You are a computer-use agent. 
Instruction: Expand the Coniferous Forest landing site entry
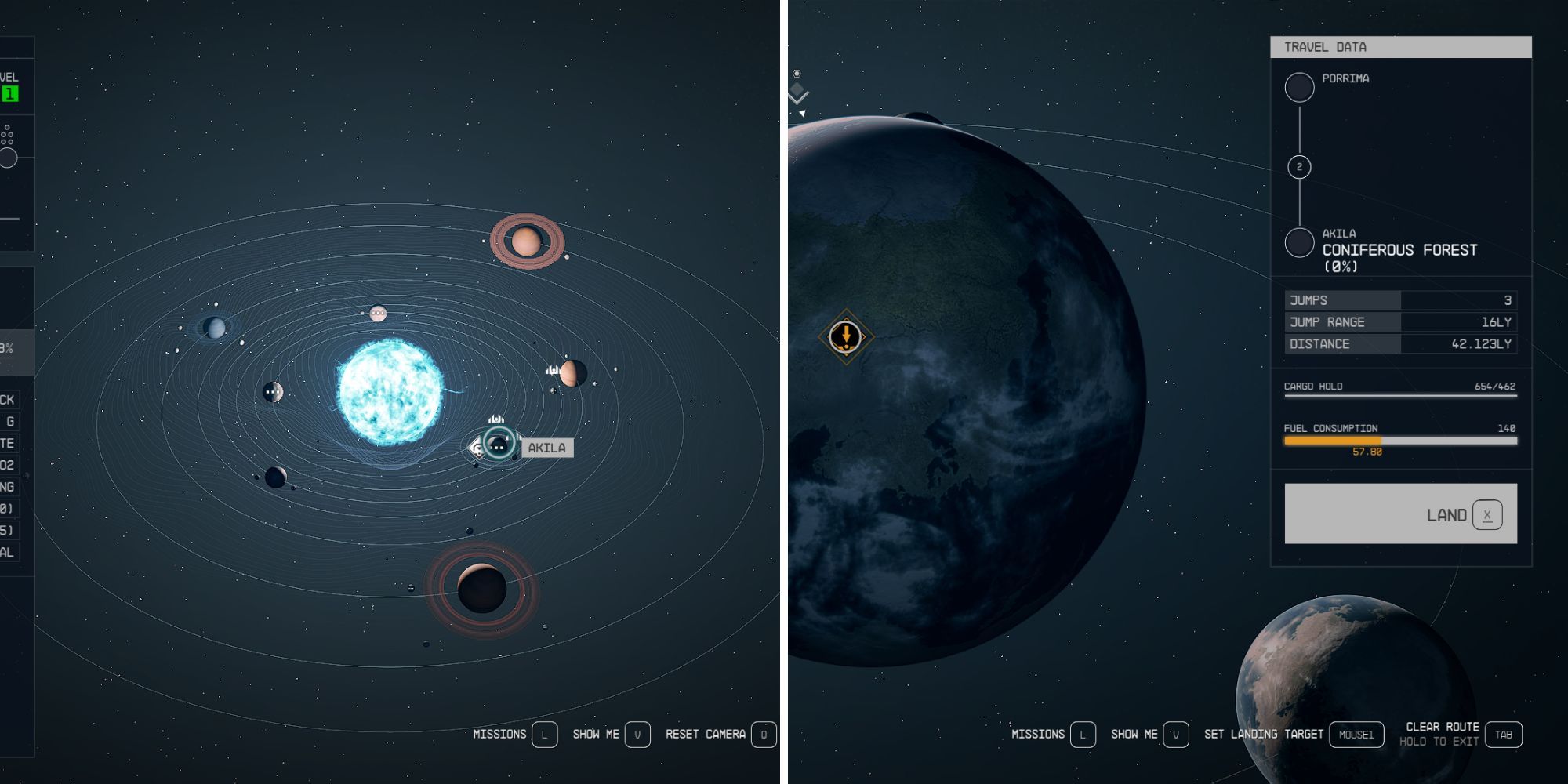1399,250
